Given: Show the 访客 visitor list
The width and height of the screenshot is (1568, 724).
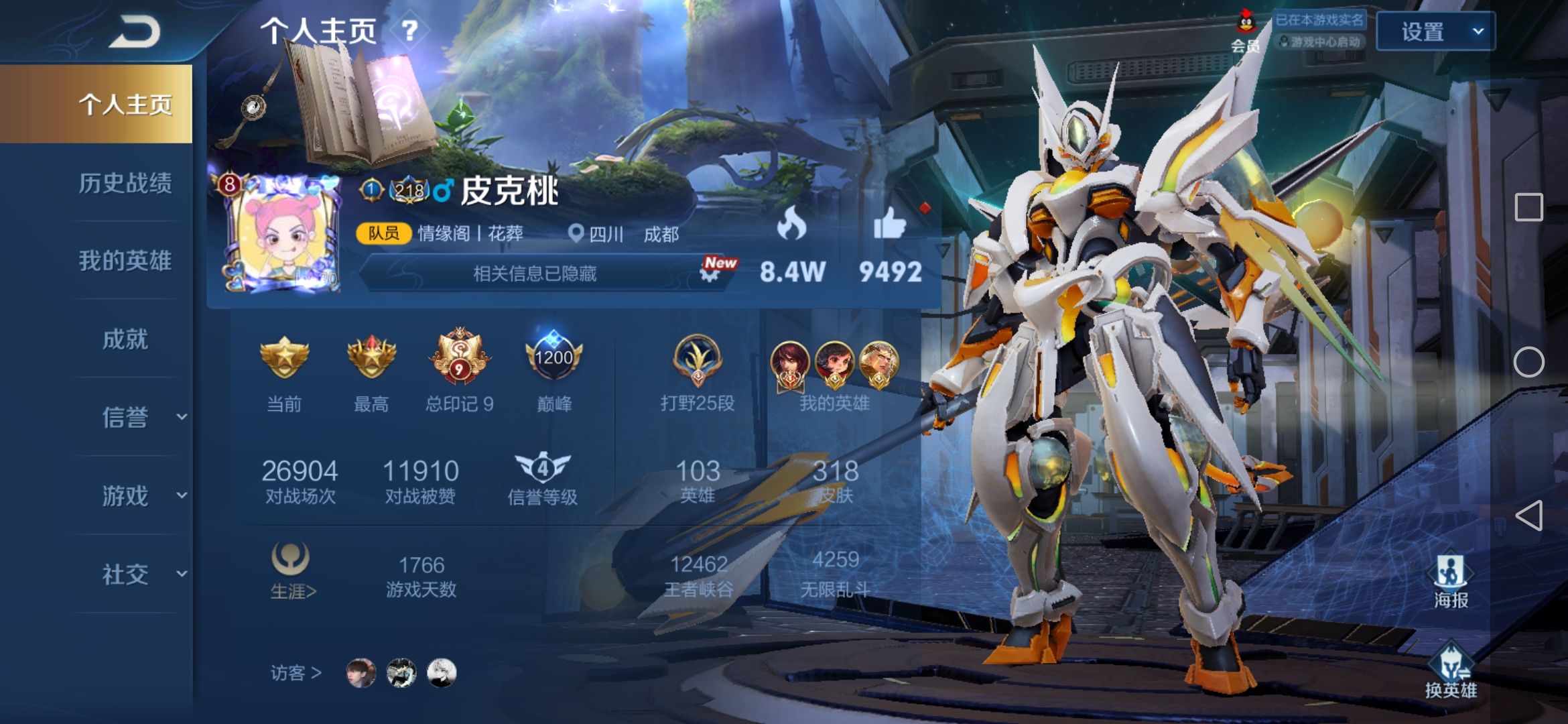Looking at the screenshot, I should pyautogui.click(x=296, y=672).
